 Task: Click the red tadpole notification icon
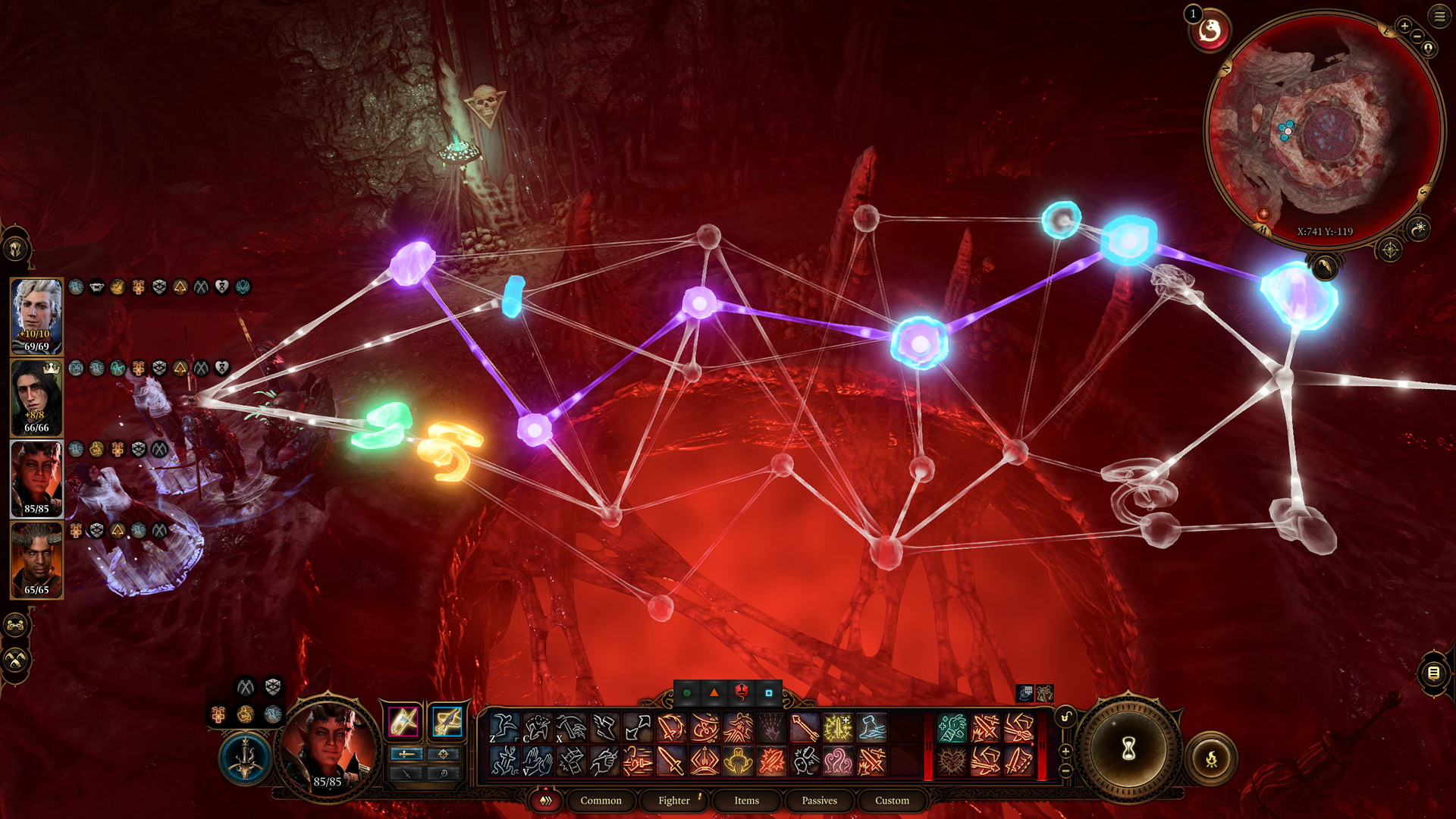[1210, 32]
